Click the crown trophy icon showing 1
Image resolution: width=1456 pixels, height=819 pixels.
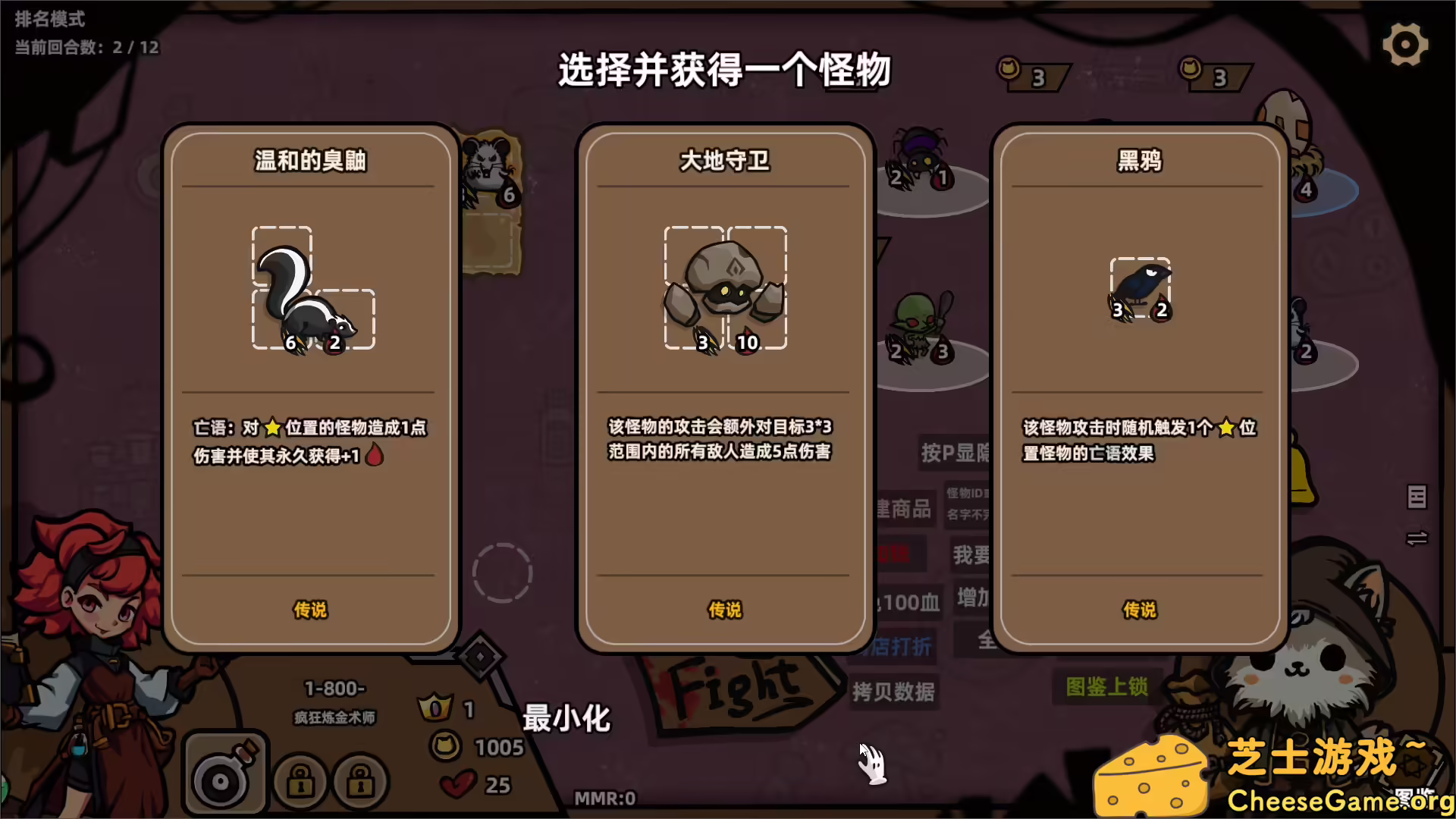point(434,707)
